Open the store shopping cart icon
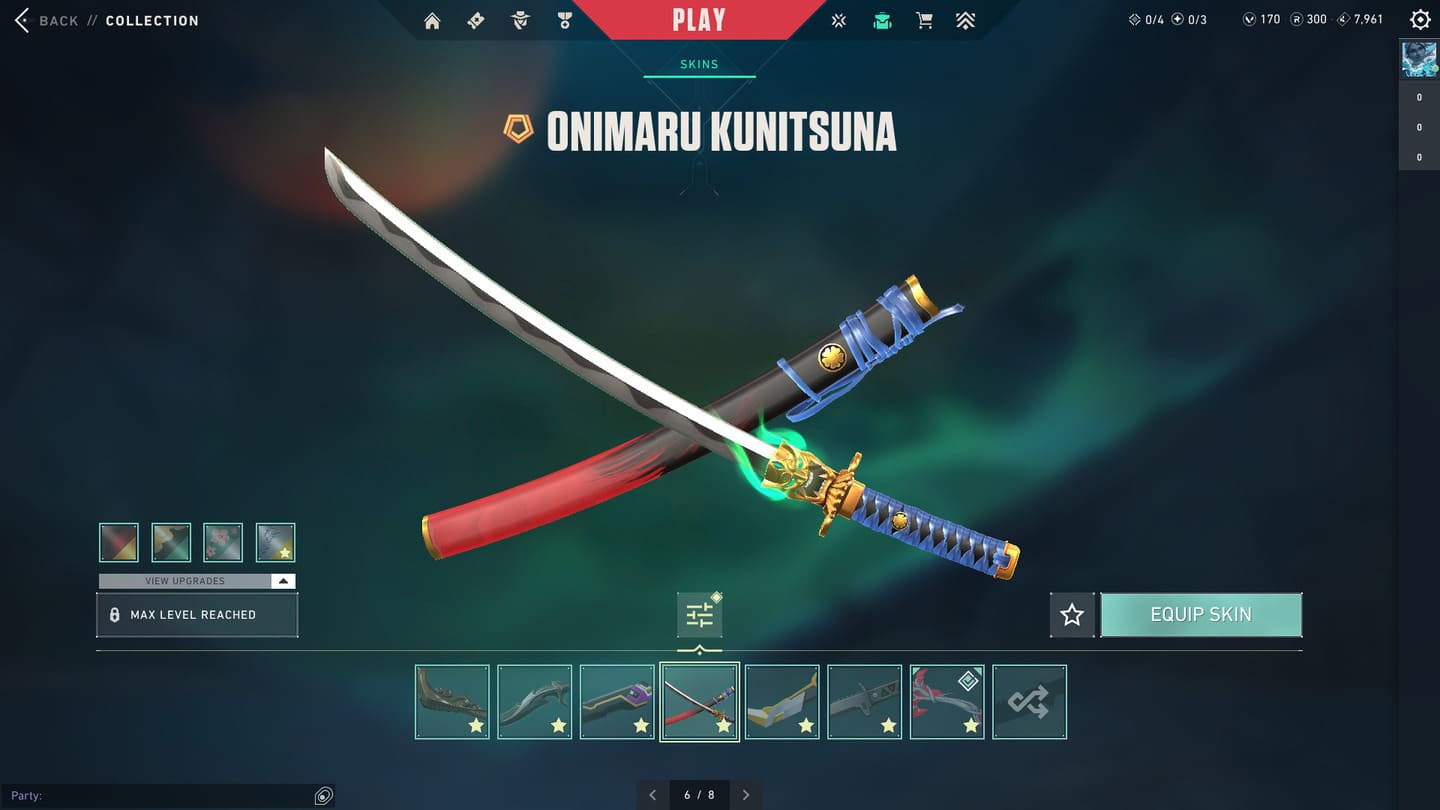Screen dimensions: 1440x810 pos(924,21)
